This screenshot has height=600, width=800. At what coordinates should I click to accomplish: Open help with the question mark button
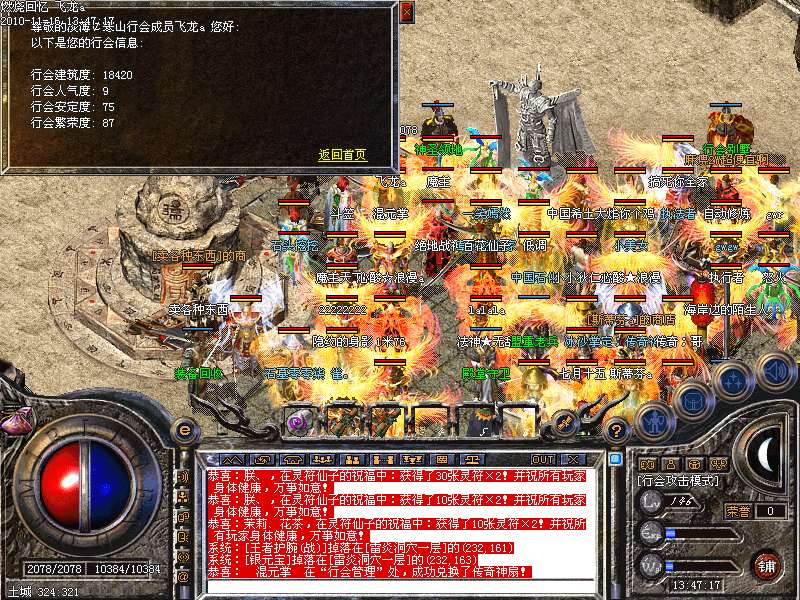coord(617,432)
